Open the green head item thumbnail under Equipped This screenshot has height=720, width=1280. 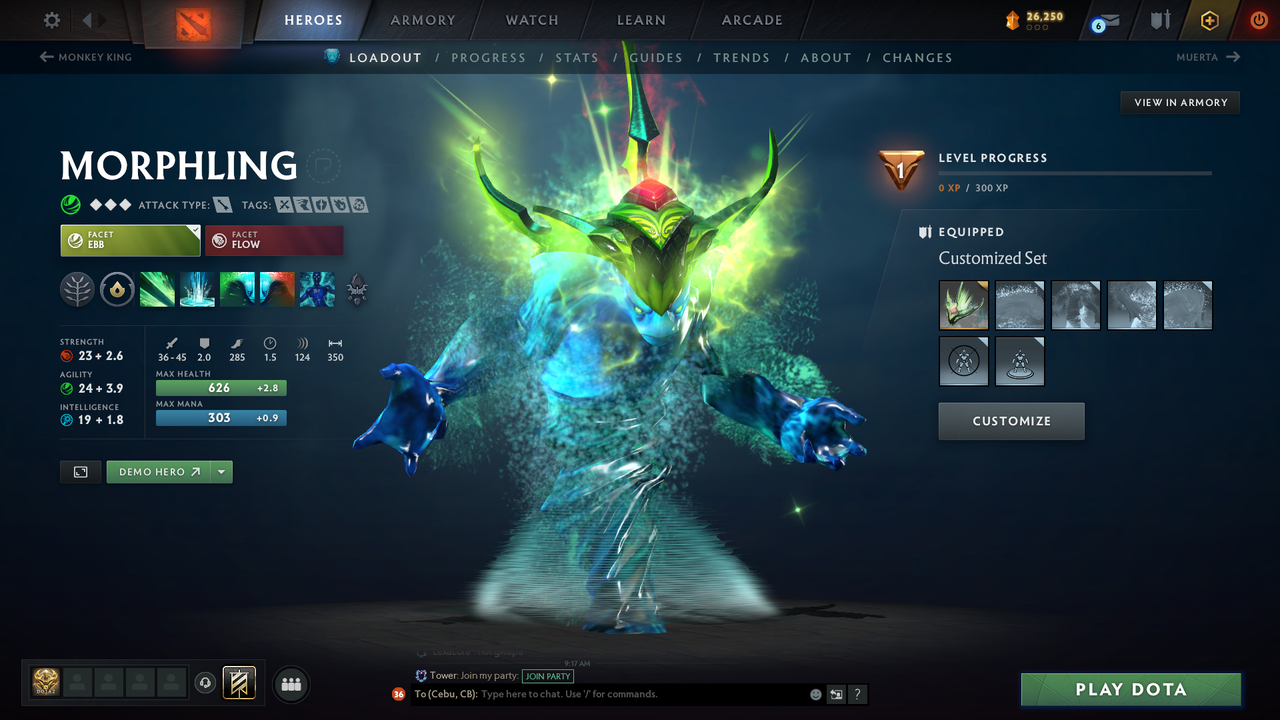coord(963,305)
